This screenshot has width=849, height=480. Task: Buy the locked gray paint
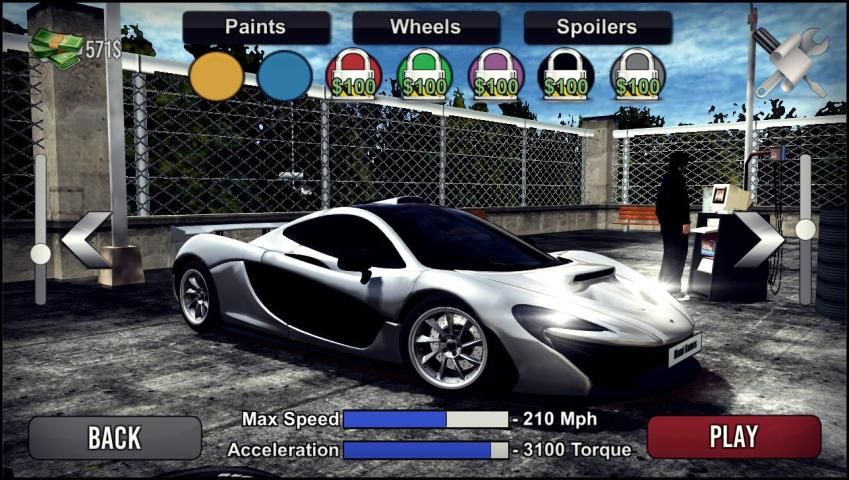click(638, 76)
